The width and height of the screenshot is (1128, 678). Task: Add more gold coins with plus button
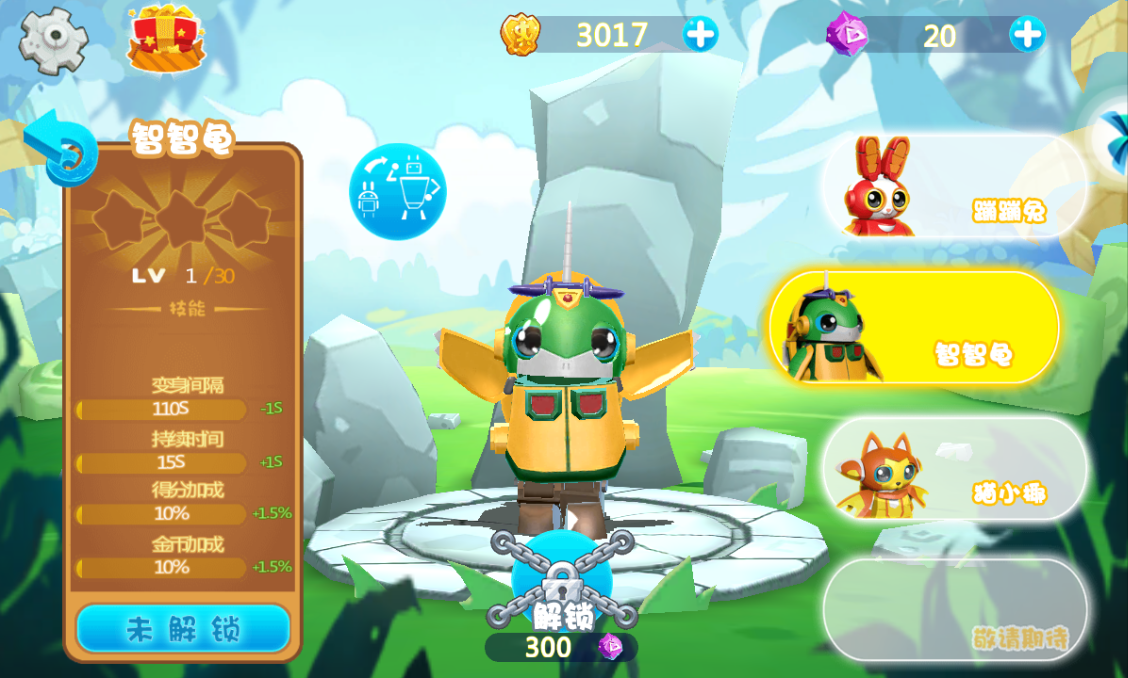[x=700, y=35]
